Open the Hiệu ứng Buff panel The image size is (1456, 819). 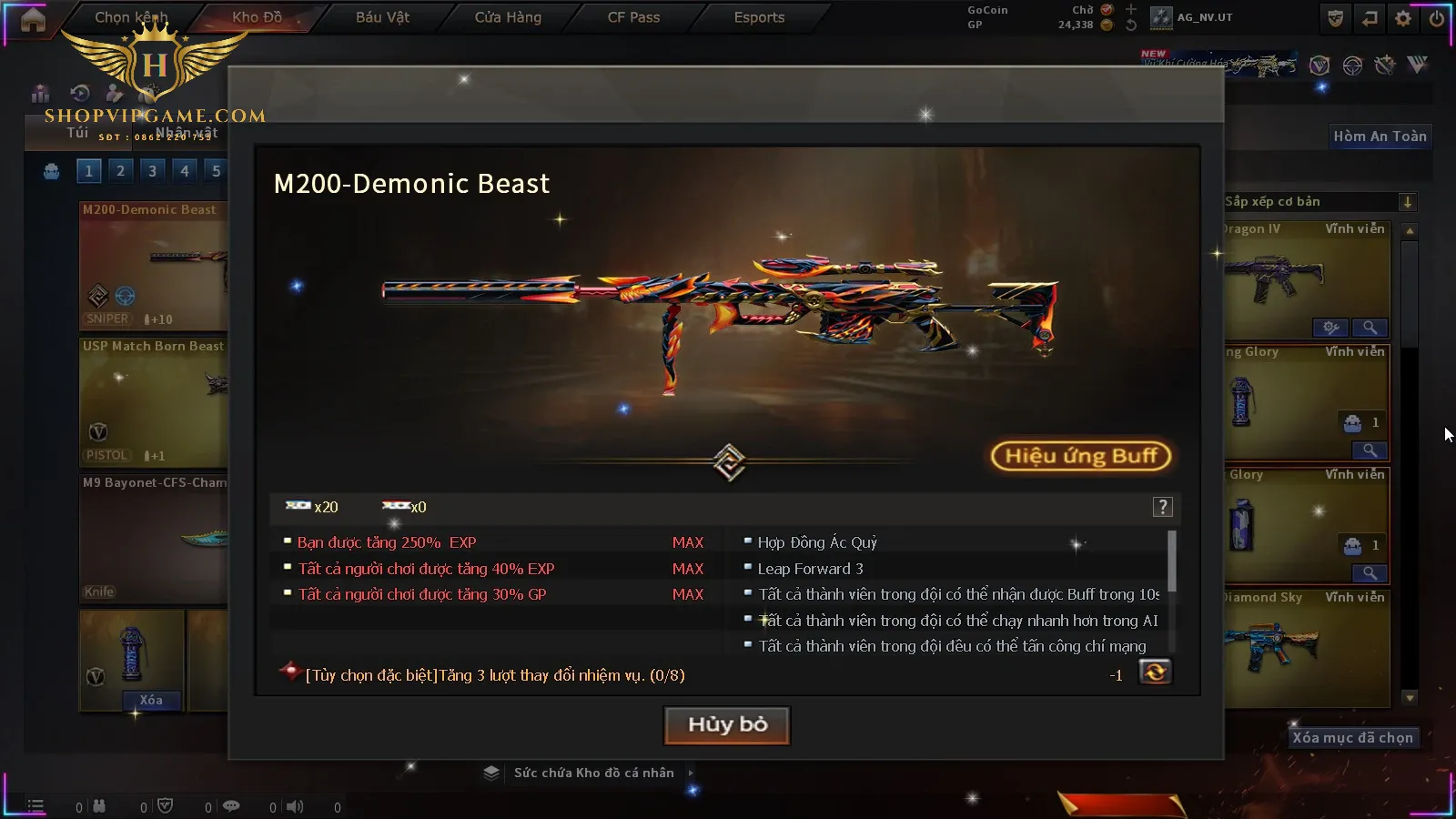1080,456
